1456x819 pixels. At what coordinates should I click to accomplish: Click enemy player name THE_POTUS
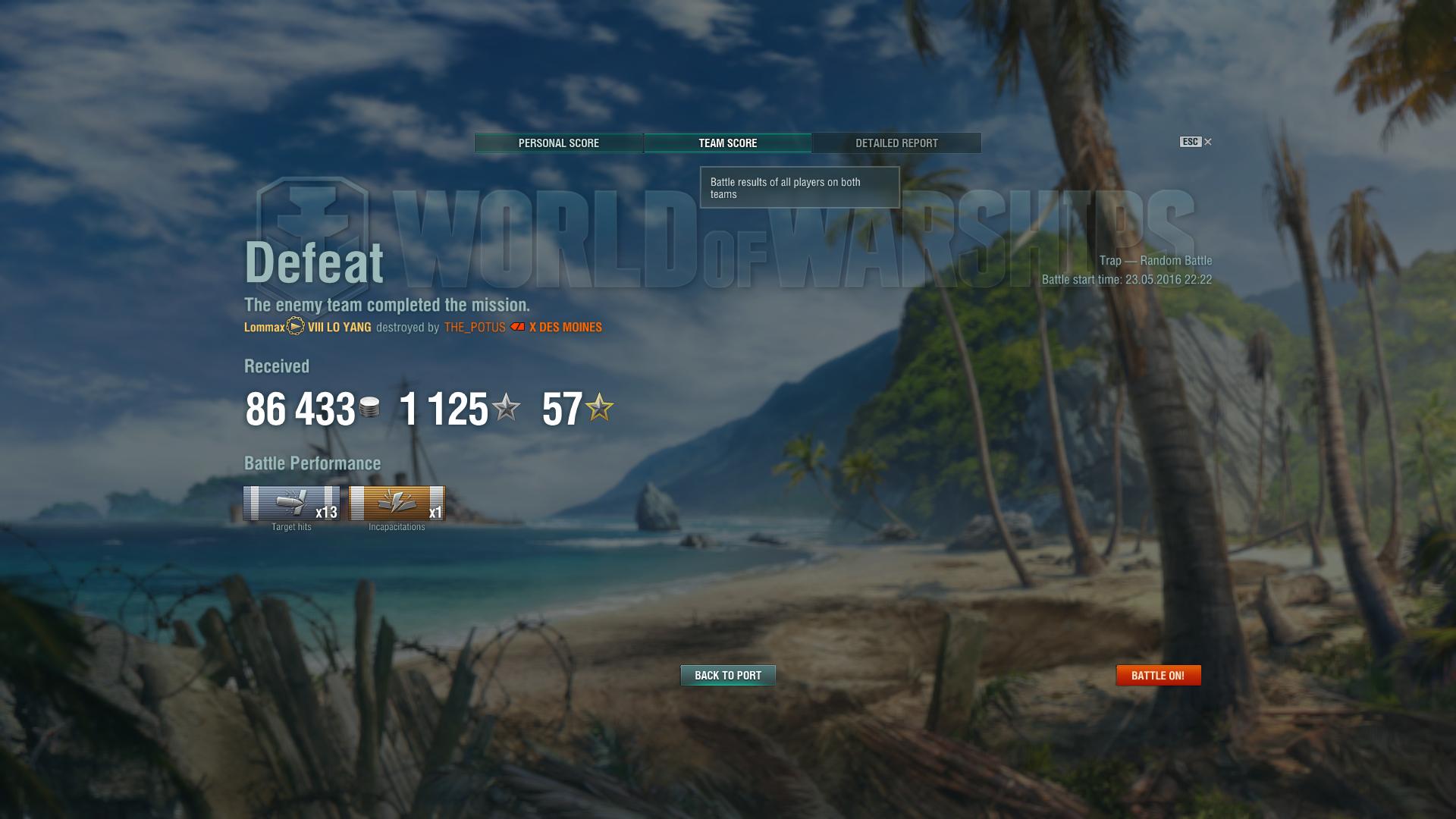[475, 328]
